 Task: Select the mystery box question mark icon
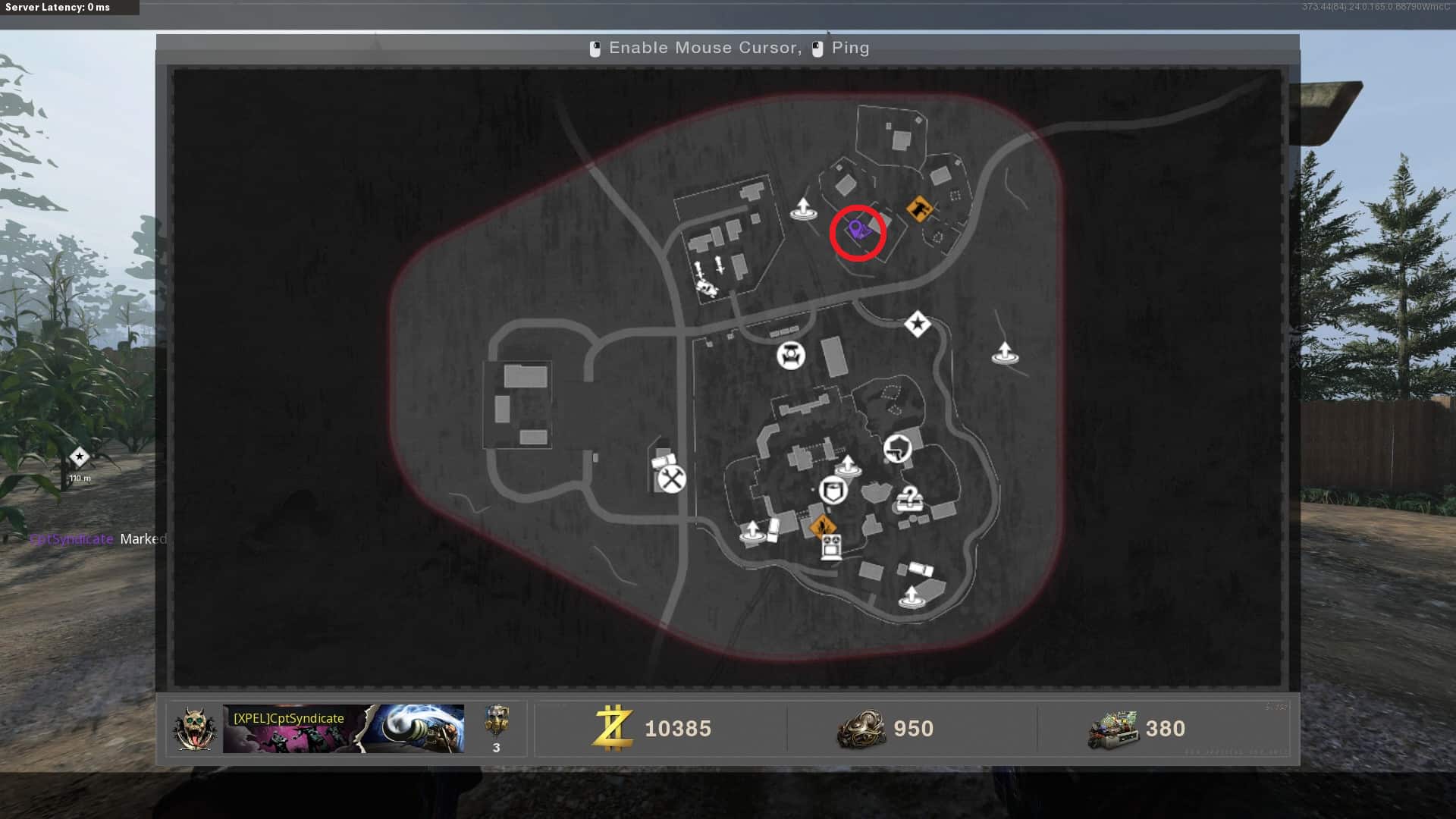point(908,499)
